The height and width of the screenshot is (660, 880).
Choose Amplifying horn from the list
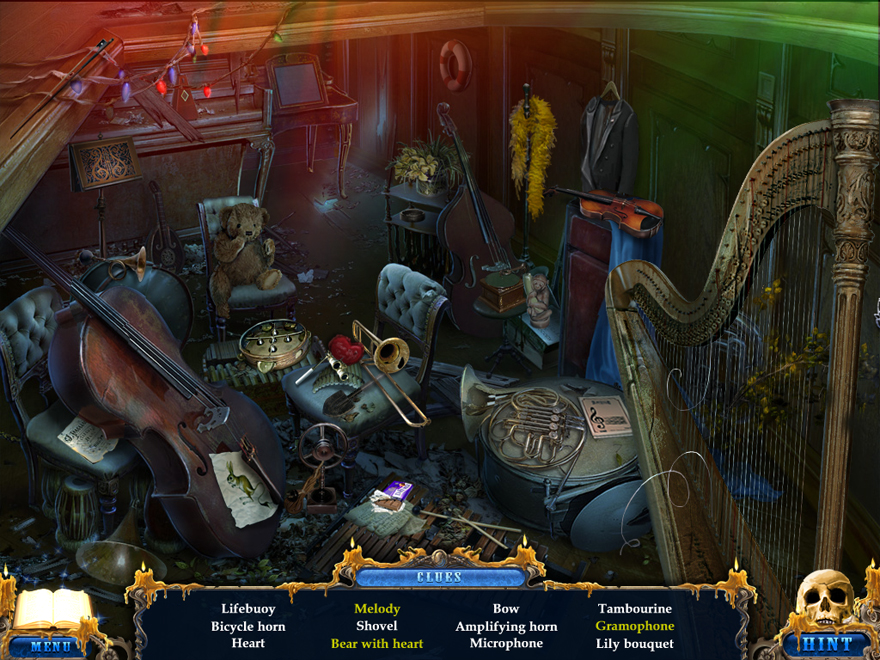(506, 626)
